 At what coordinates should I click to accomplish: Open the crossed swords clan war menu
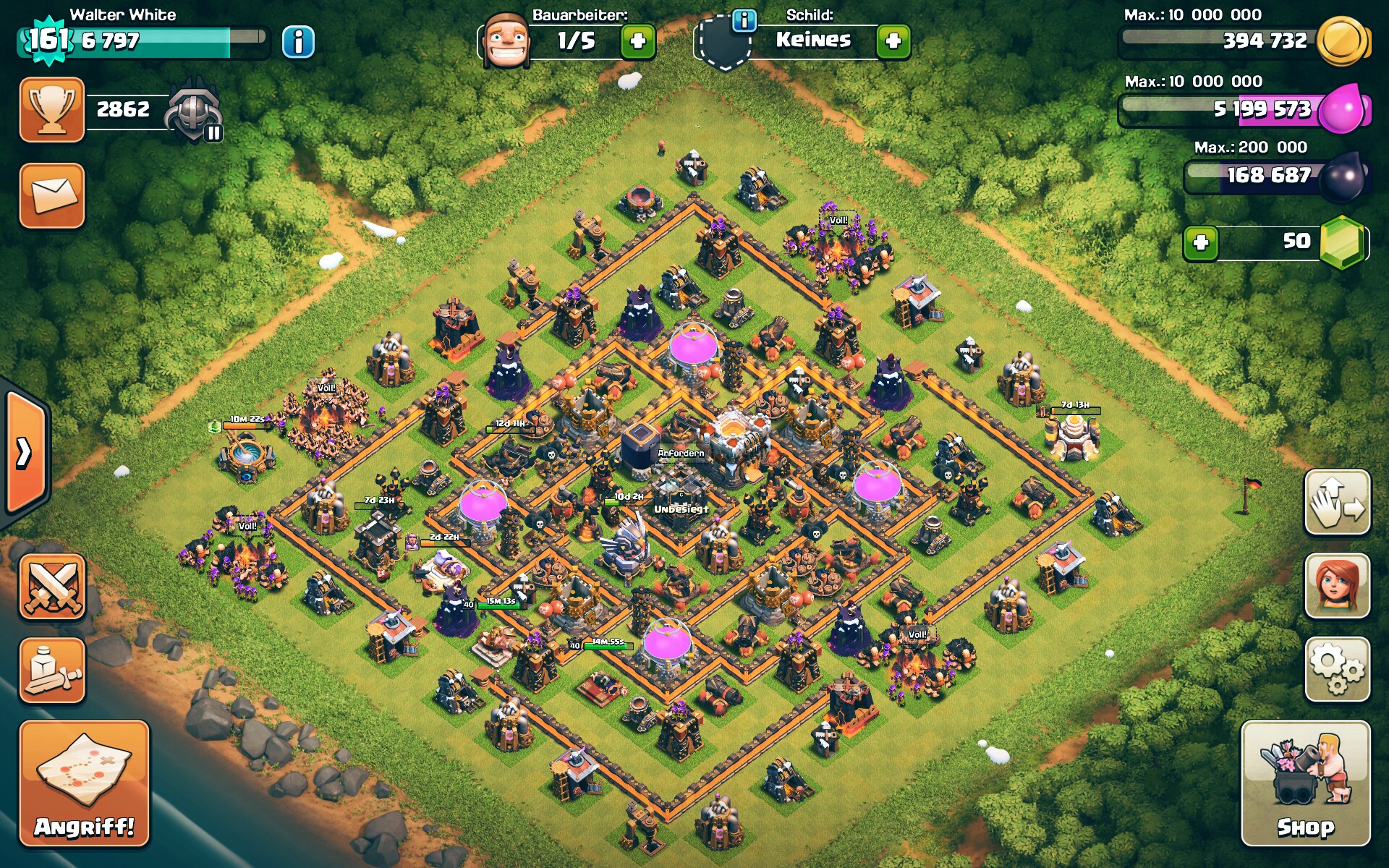[x=52, y=587]
